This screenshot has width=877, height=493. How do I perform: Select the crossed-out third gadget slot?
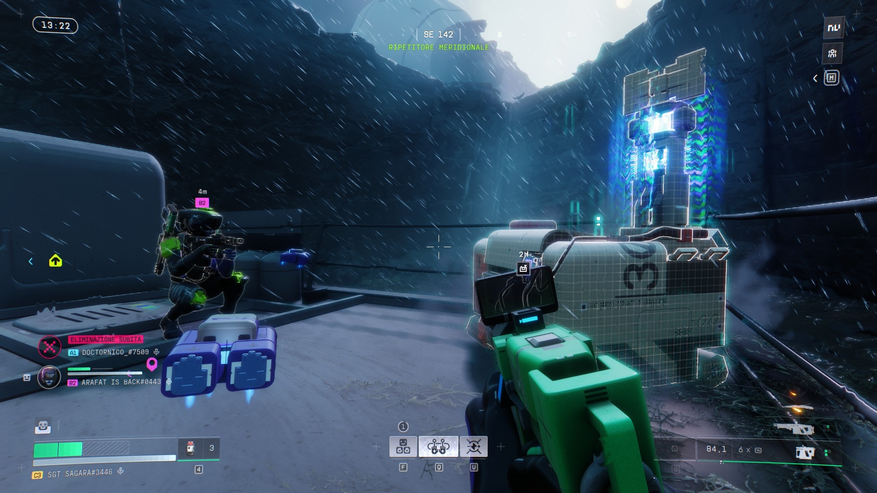(x=473, y=447)
